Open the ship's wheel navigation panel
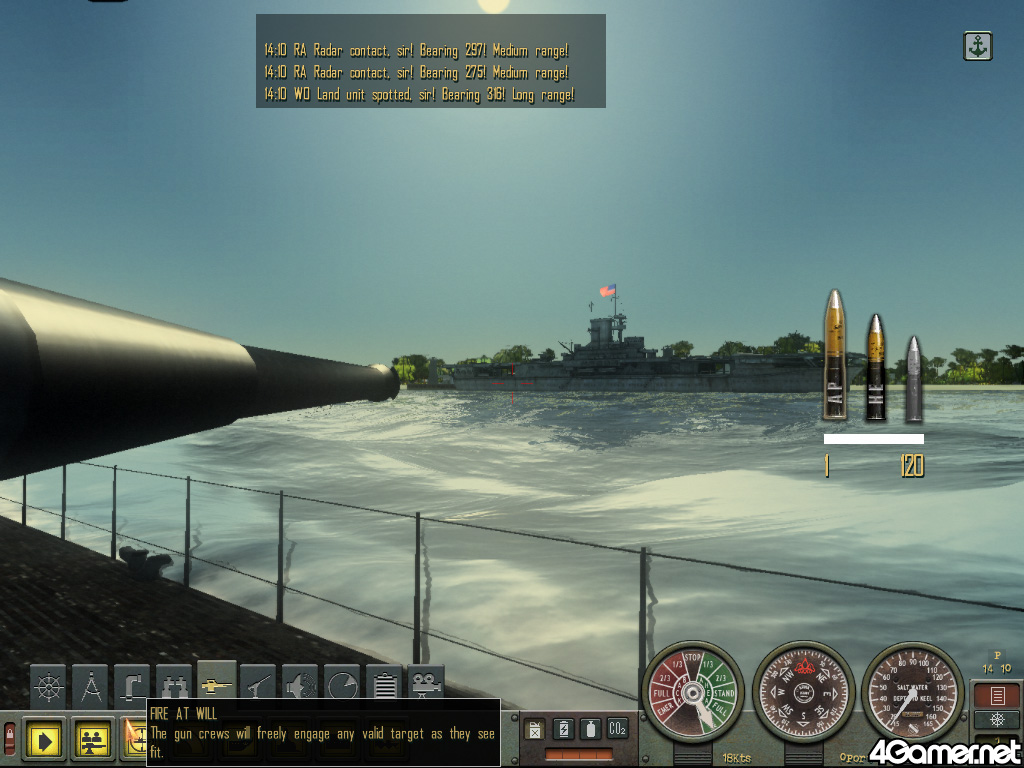The image size is (1024, 768). click(48, 685)
